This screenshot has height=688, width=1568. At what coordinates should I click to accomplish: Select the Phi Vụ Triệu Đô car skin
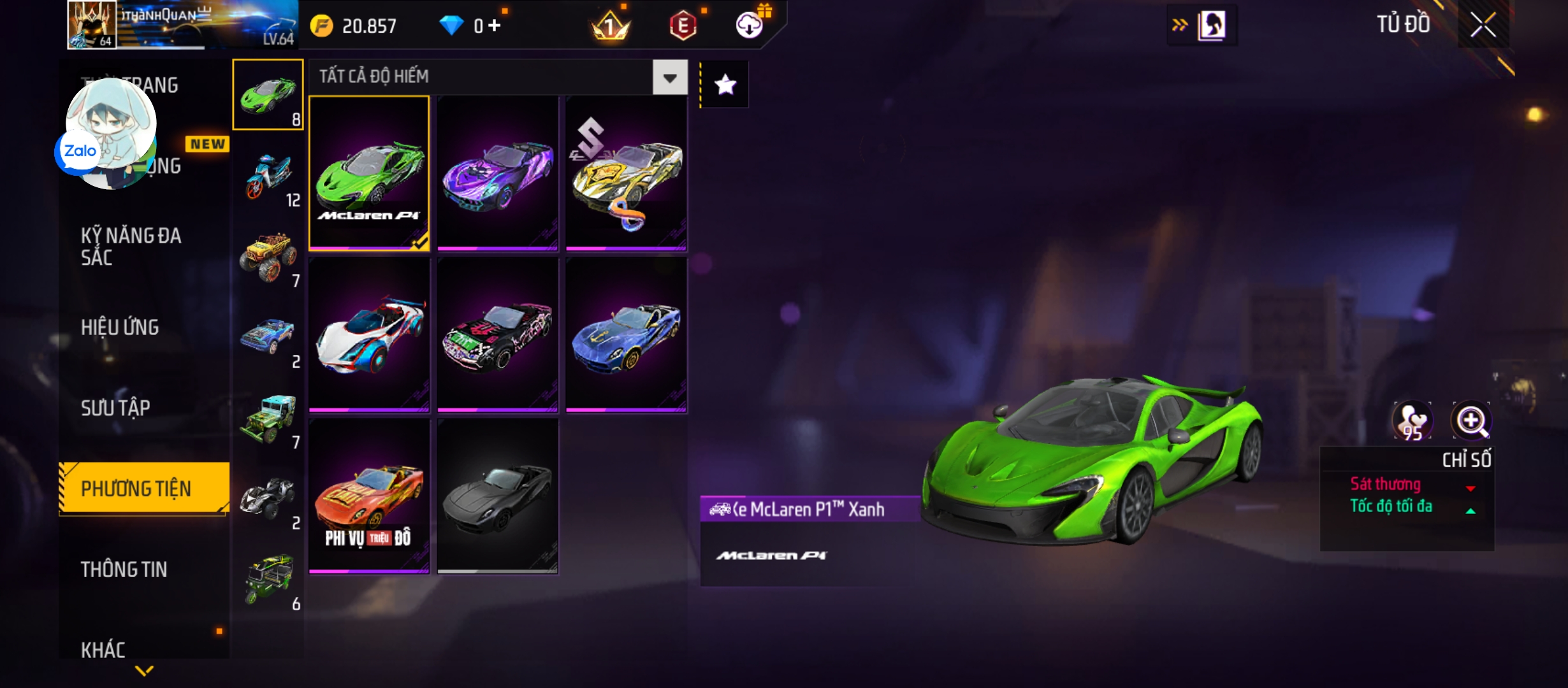tap(369, 497)
